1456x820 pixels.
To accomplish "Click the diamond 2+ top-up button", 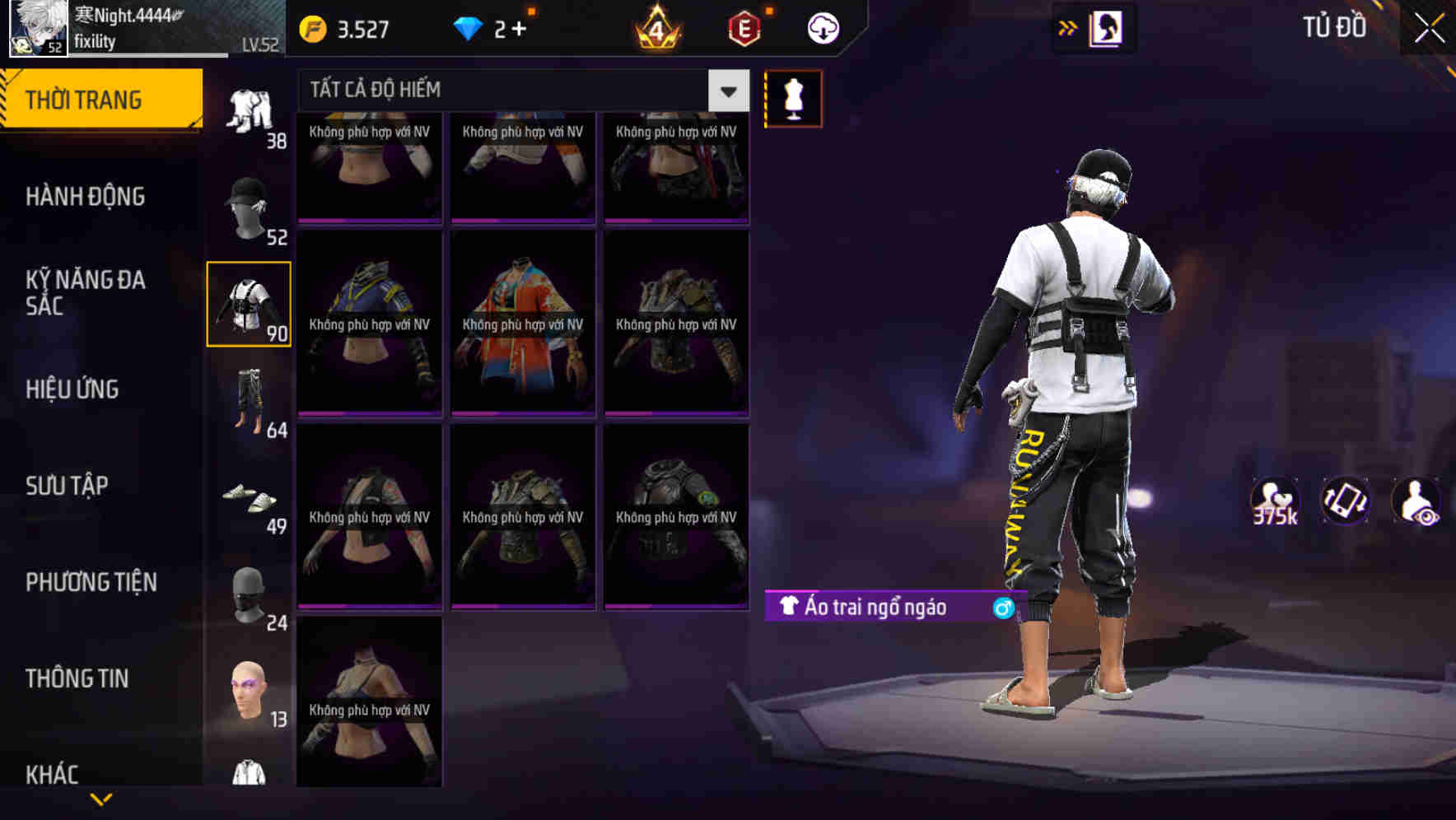I will point(491,27).
